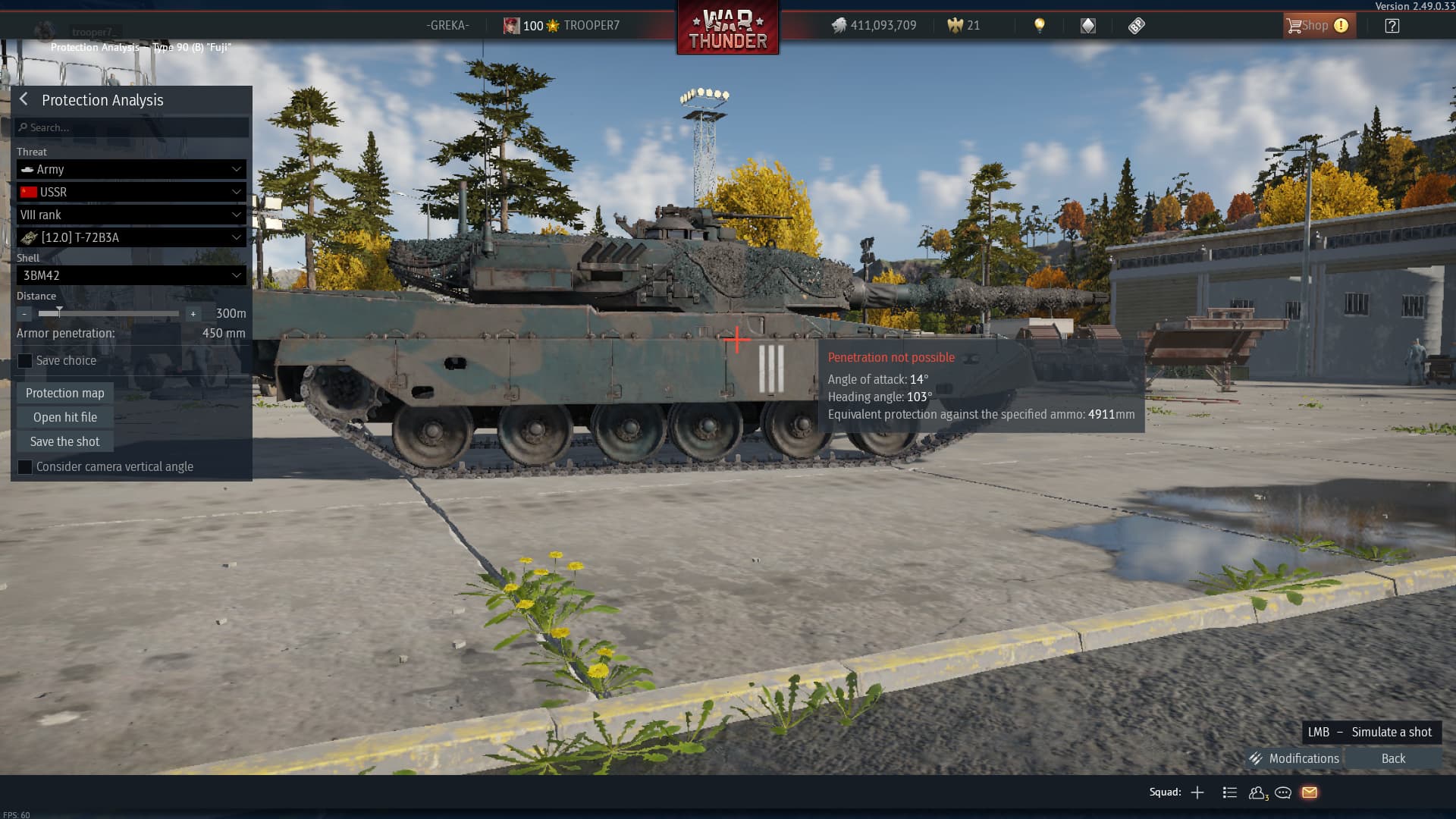The height and width of the screenshot is (819, 1456).
Task: Click the Back button
Action: [1393, 758]
